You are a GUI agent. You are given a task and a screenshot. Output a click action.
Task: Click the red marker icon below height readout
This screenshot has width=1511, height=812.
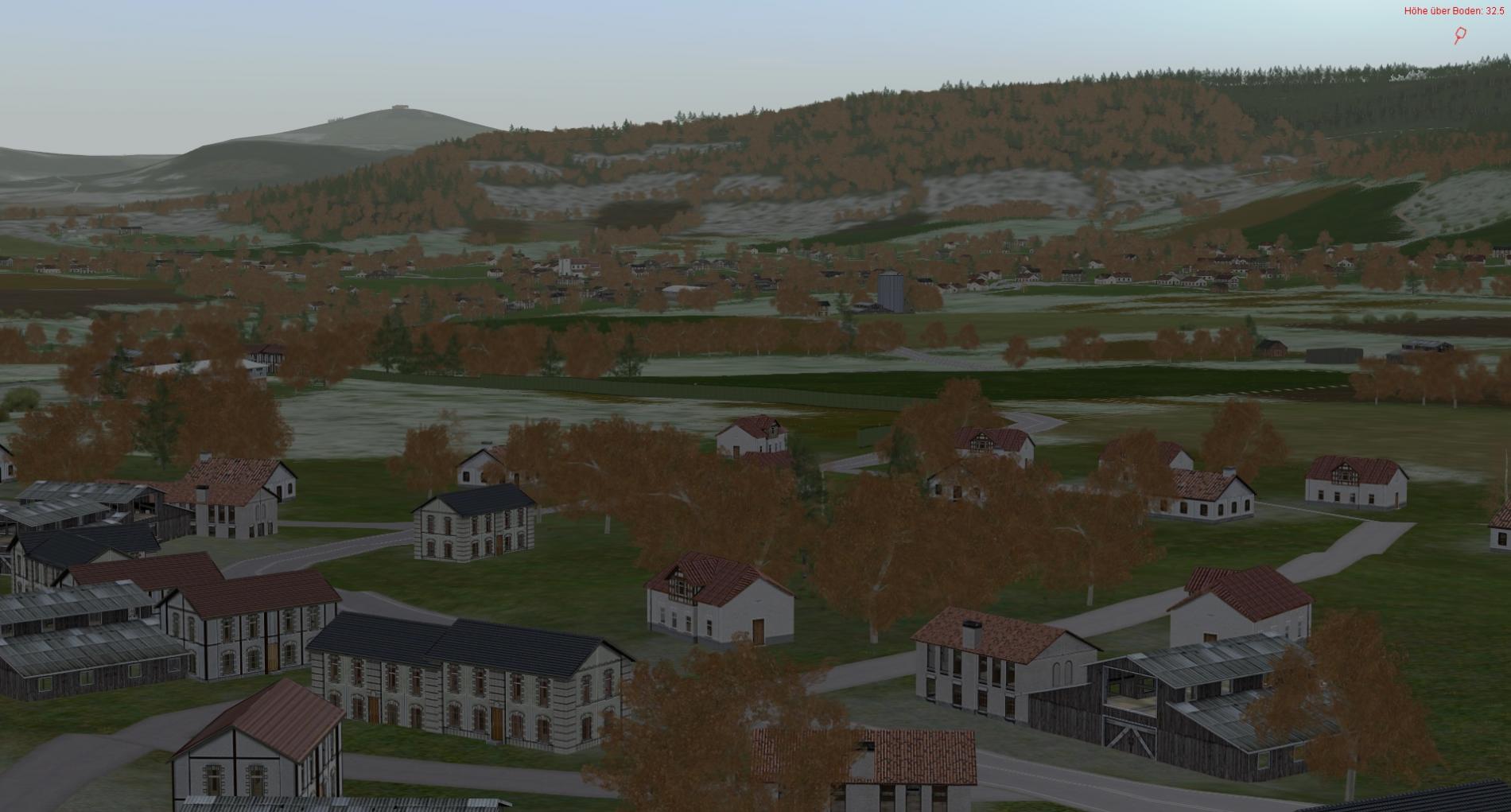click(x=1460, y=35)
